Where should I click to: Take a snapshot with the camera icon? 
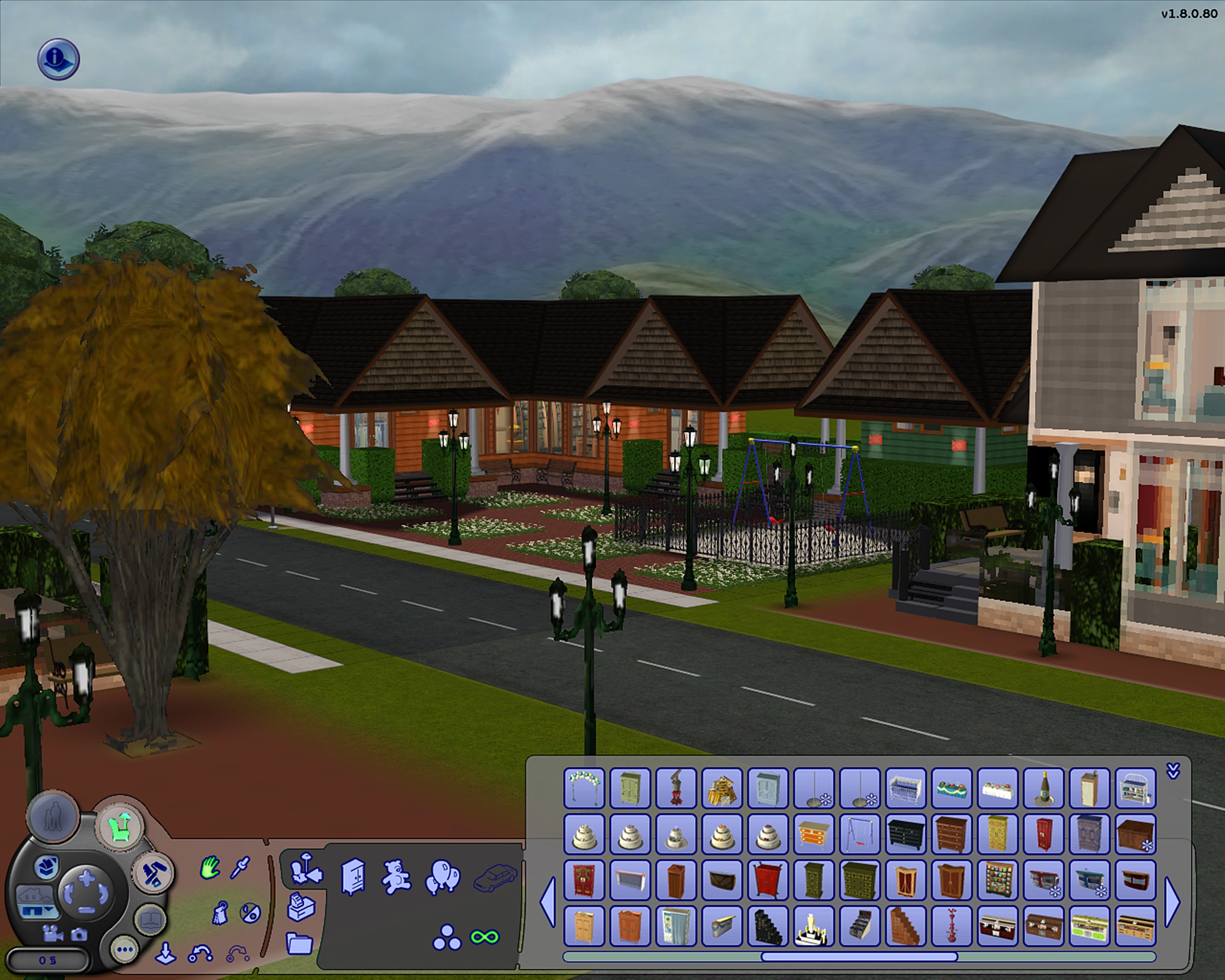click(x=79, y=934)
